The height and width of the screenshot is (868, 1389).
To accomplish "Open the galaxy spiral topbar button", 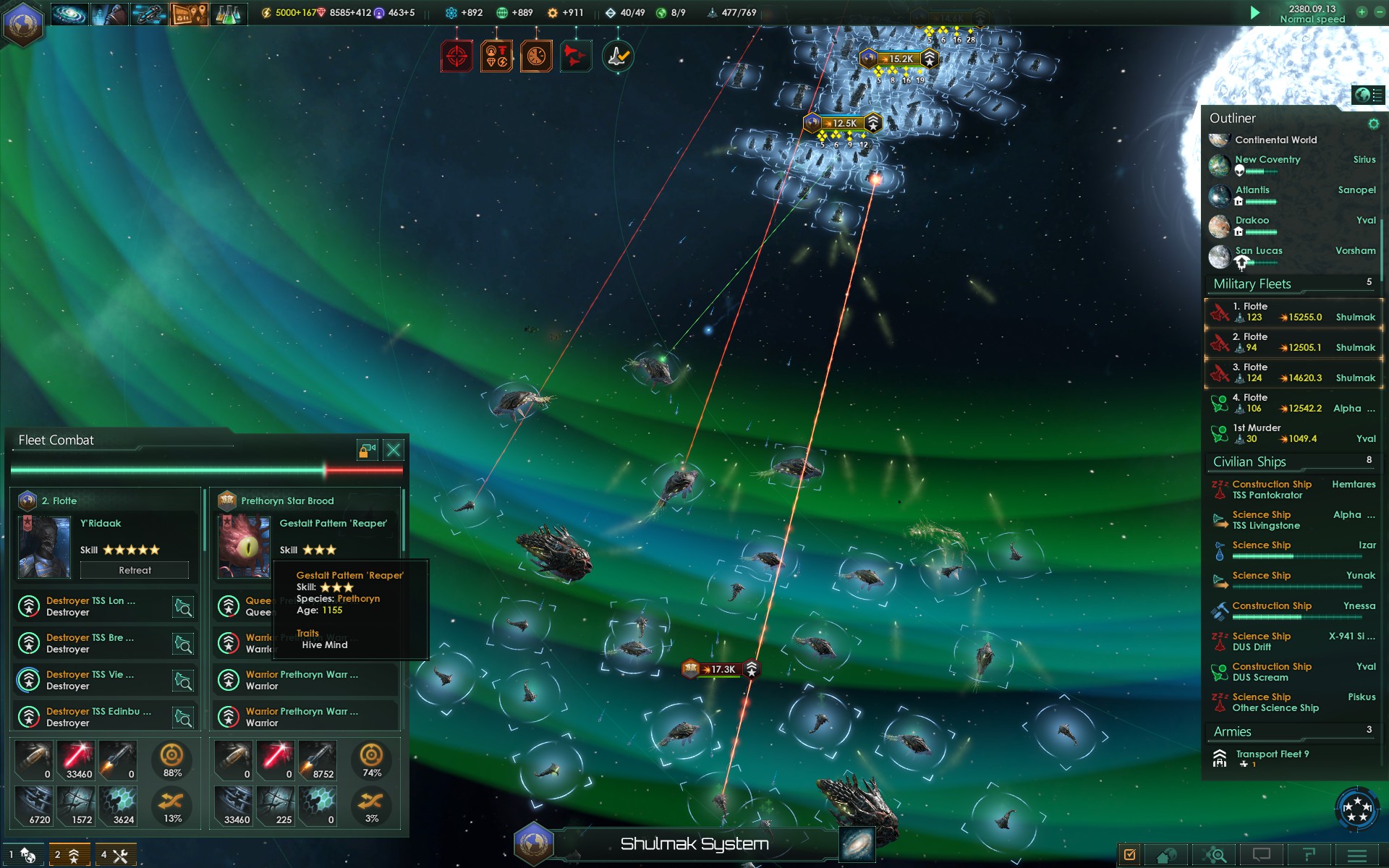I will (x=69, y=14).
